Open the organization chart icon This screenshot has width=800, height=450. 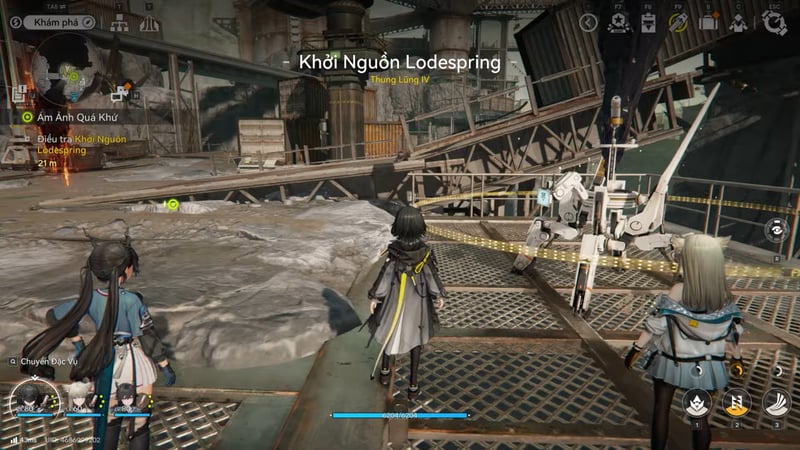tap(119, 24)
